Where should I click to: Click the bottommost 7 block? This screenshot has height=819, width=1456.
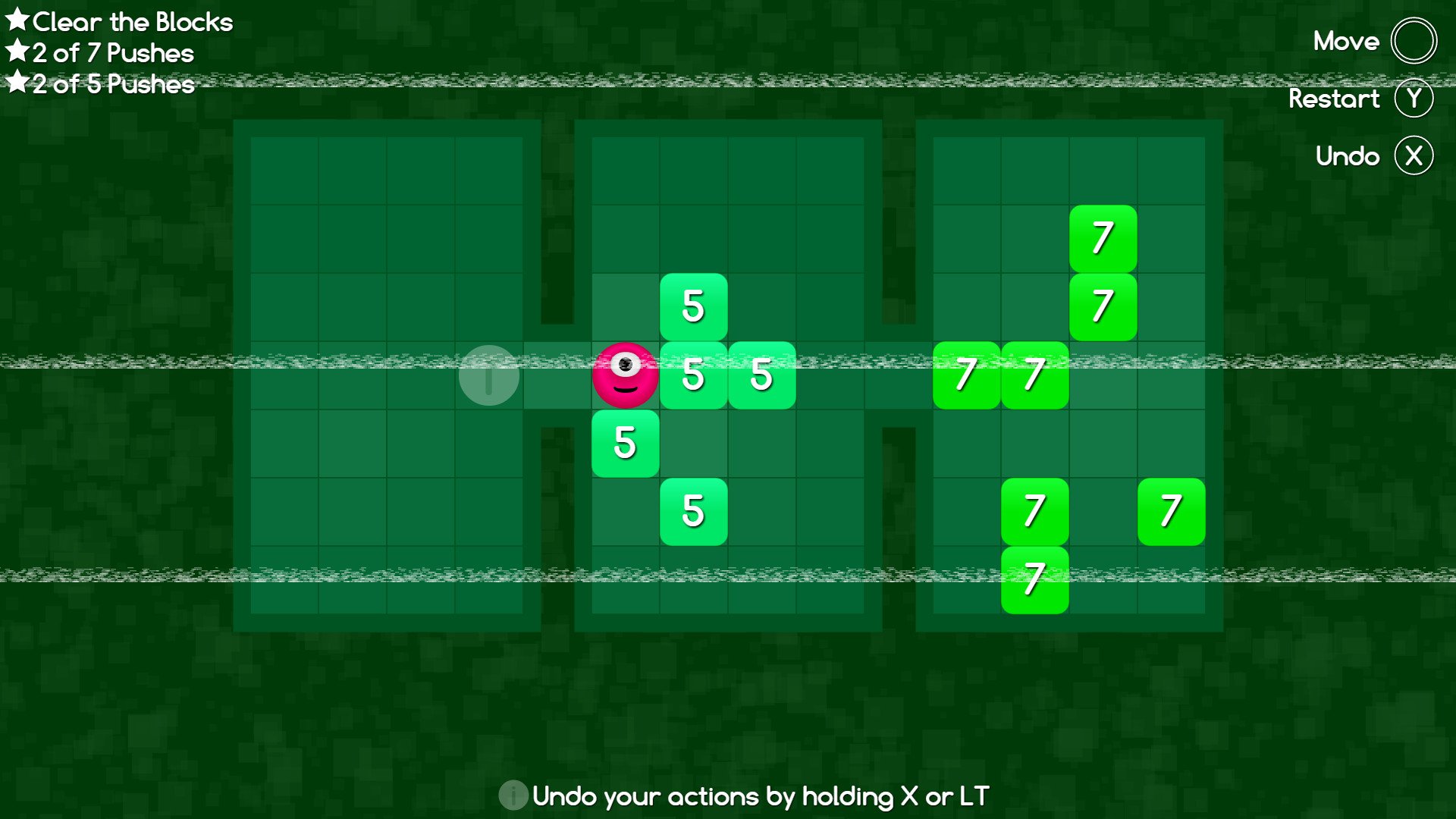tap(1034, 579)
